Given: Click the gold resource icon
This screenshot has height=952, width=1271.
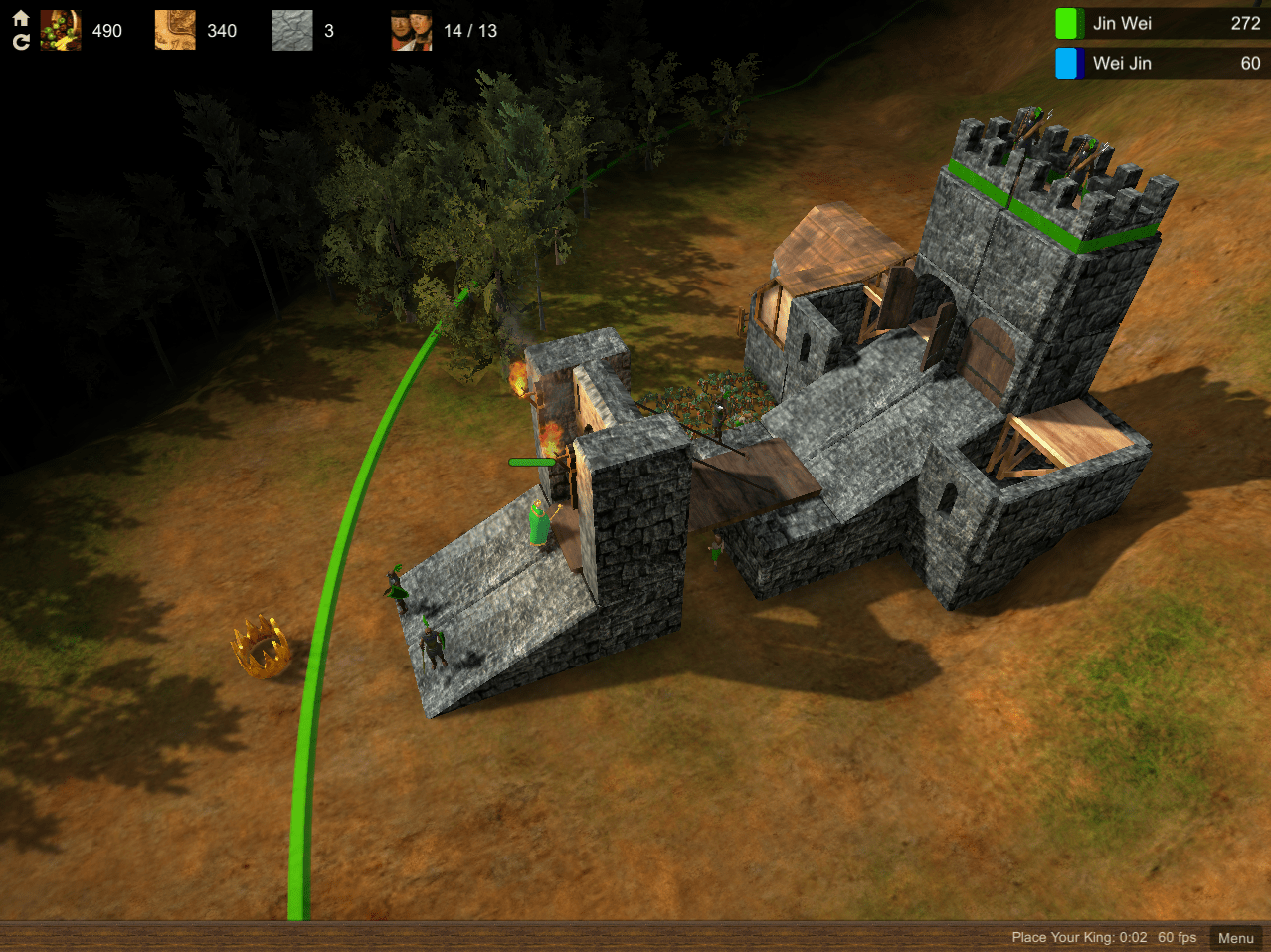Looking at the screenshot, I should tap(175, 31).
